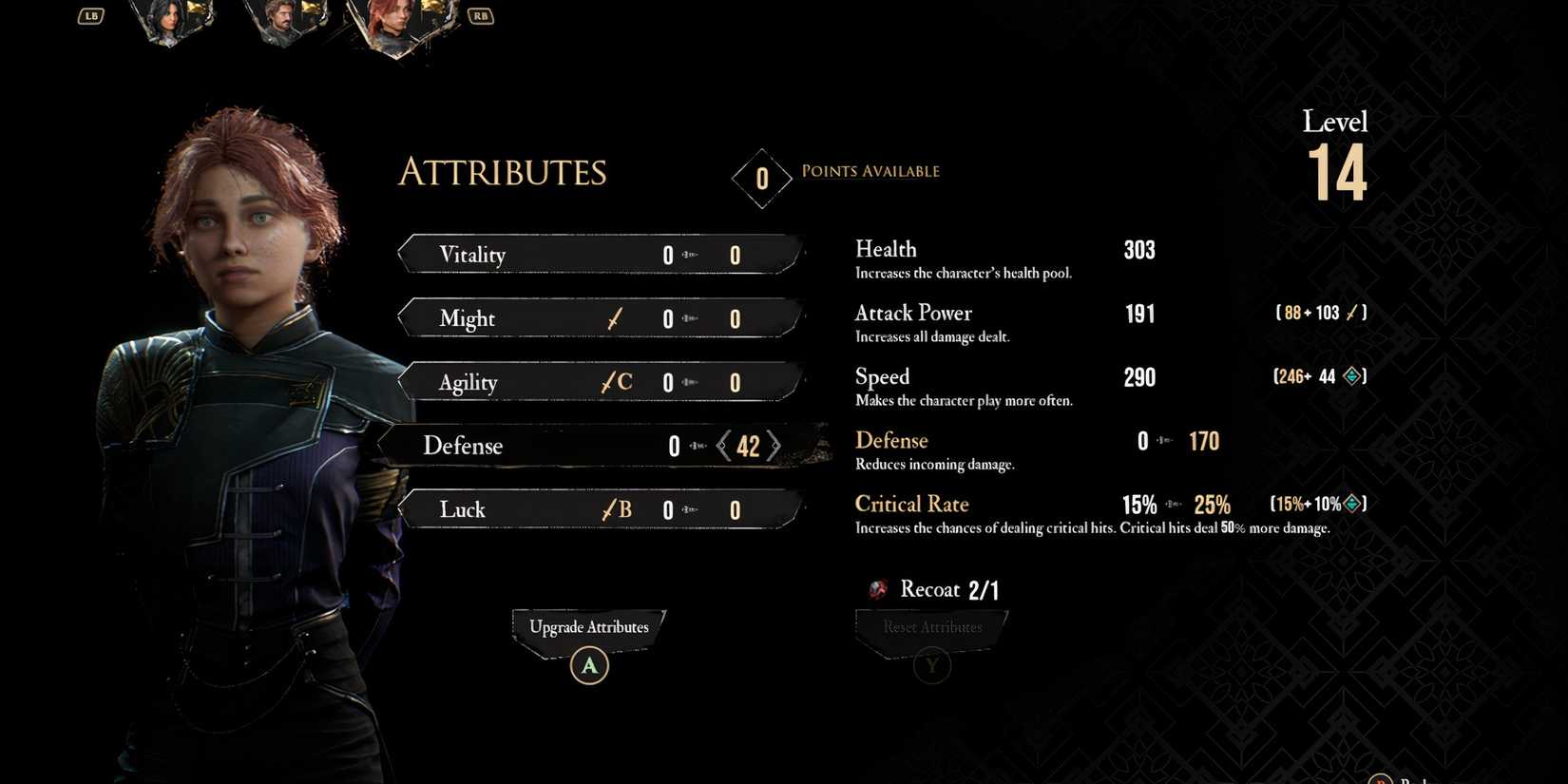Click the gem icon in Critical Rate breakdown
Image resolution: width=1568 pixels, height=784 pixels.
pos(1353,504)
